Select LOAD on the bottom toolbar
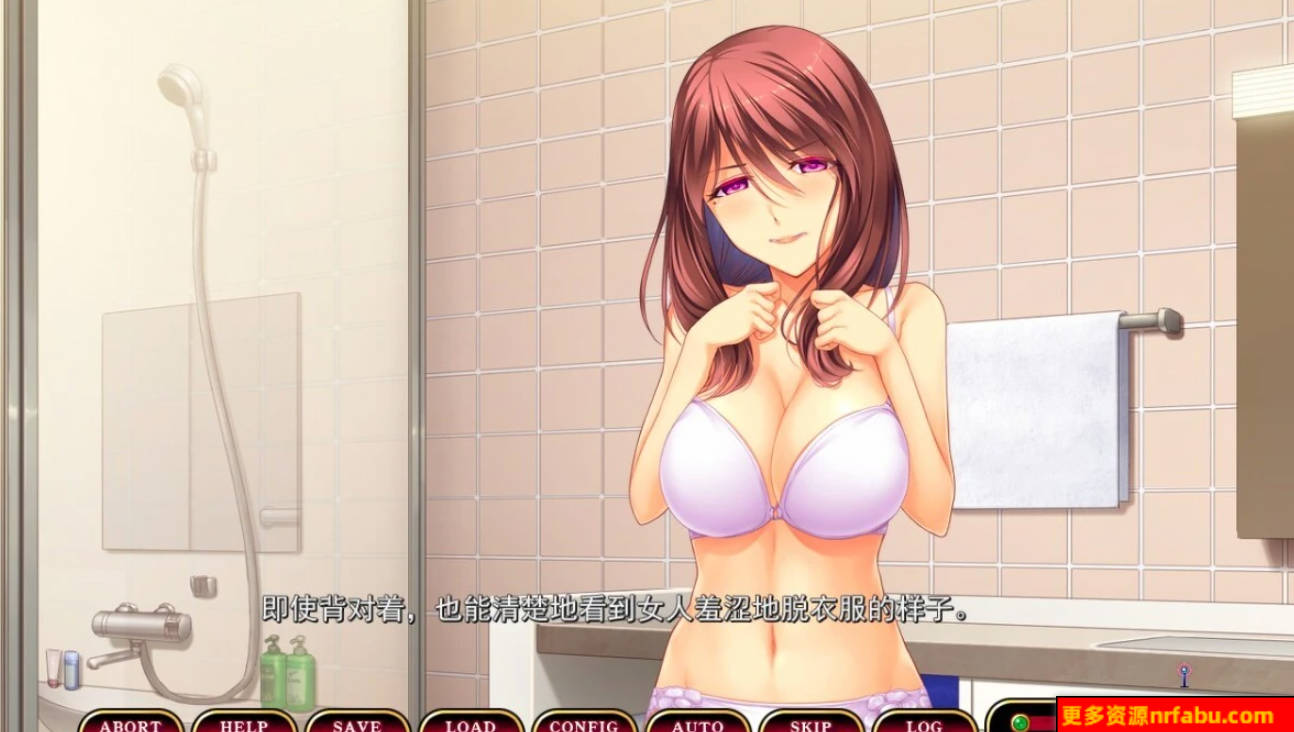Viewport: 1294px width, 732px height. tap(473, 724)
